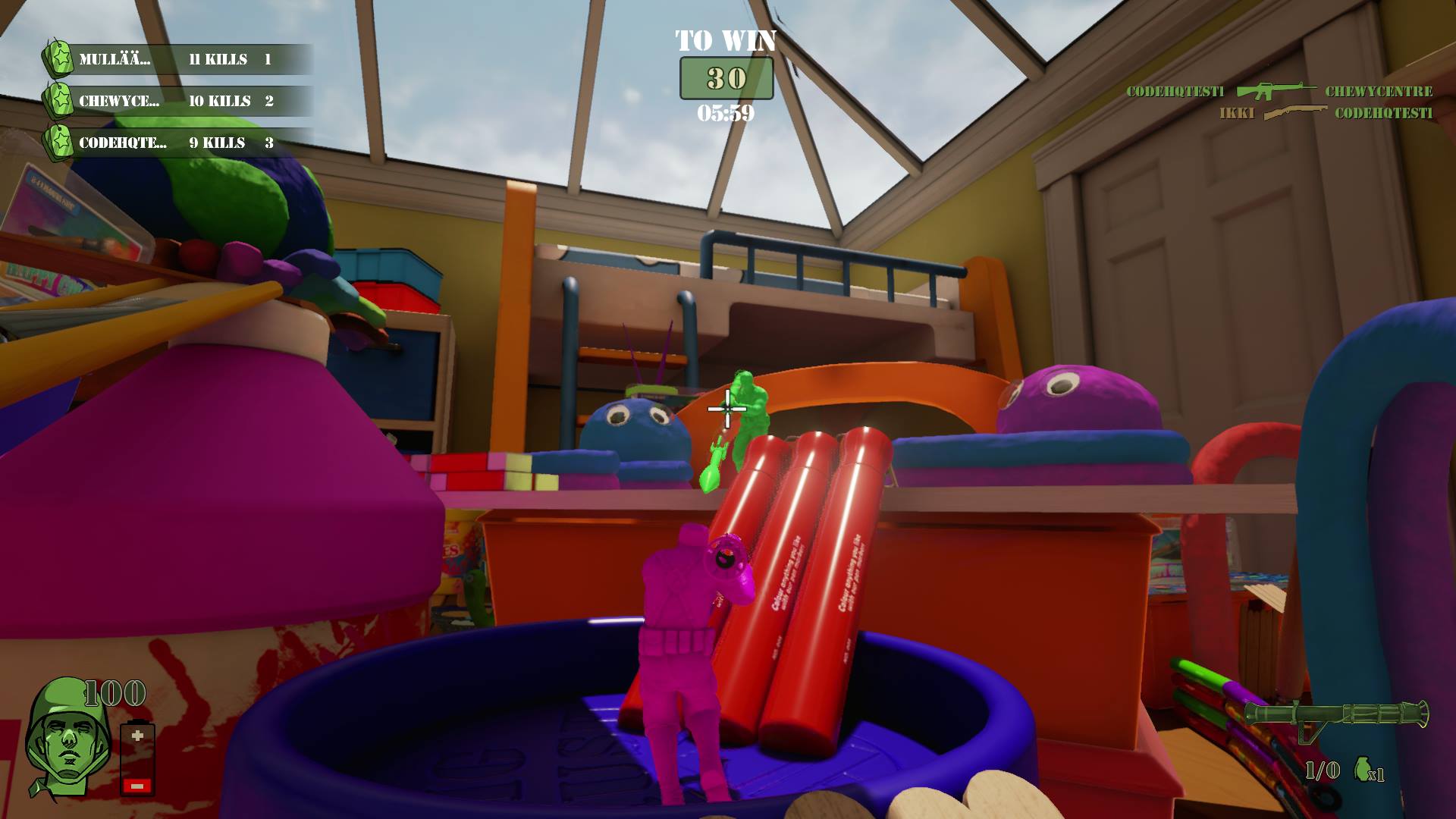Click the grenade badge next to CHEWYCE
Screen dimensions: 1456x819
59,99
